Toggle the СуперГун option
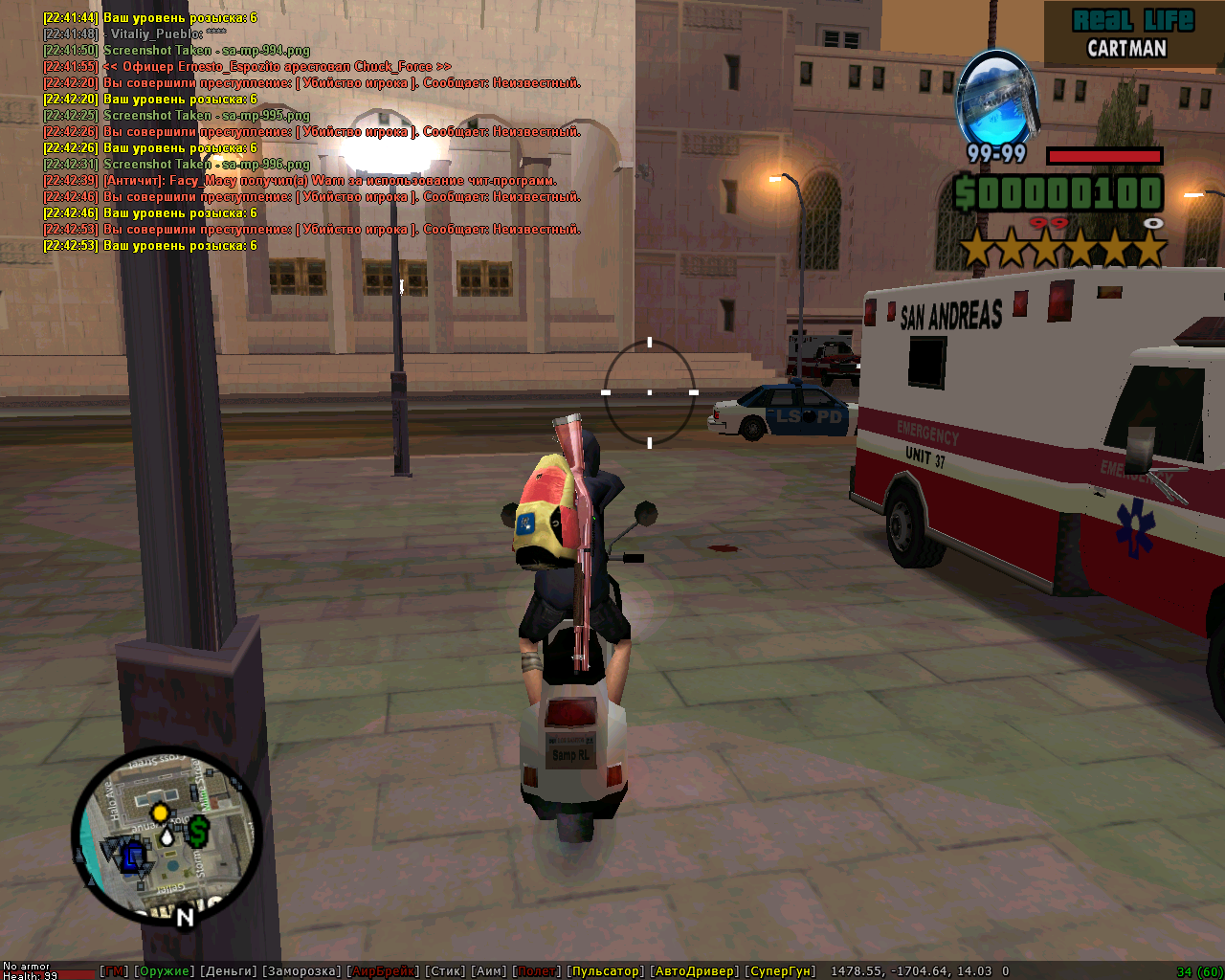Image resolution: width=1225 pixels, height=980 pixels. pyautogui.click(x=781, y=971)
